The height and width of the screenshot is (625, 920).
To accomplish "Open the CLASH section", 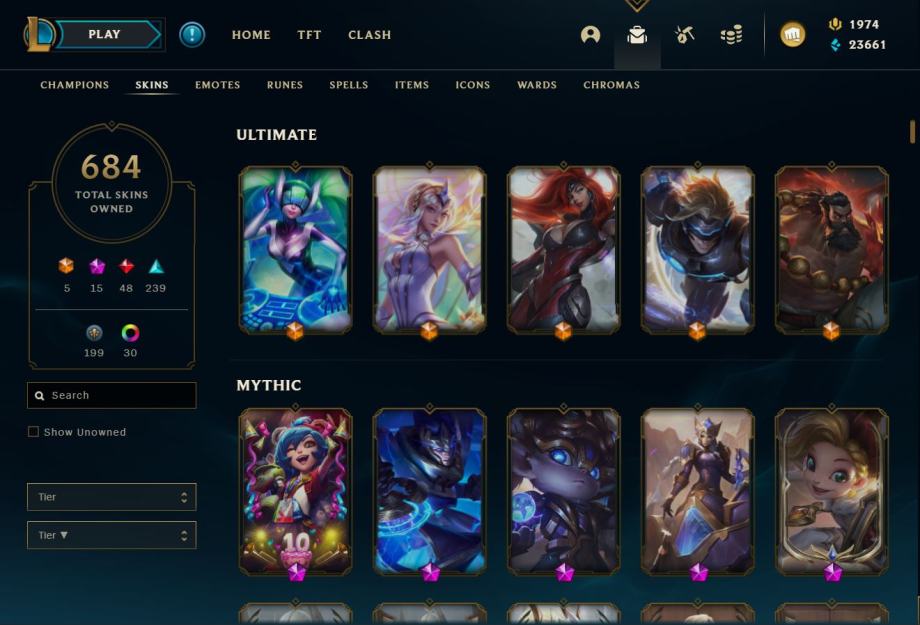I will coord(369,35).
